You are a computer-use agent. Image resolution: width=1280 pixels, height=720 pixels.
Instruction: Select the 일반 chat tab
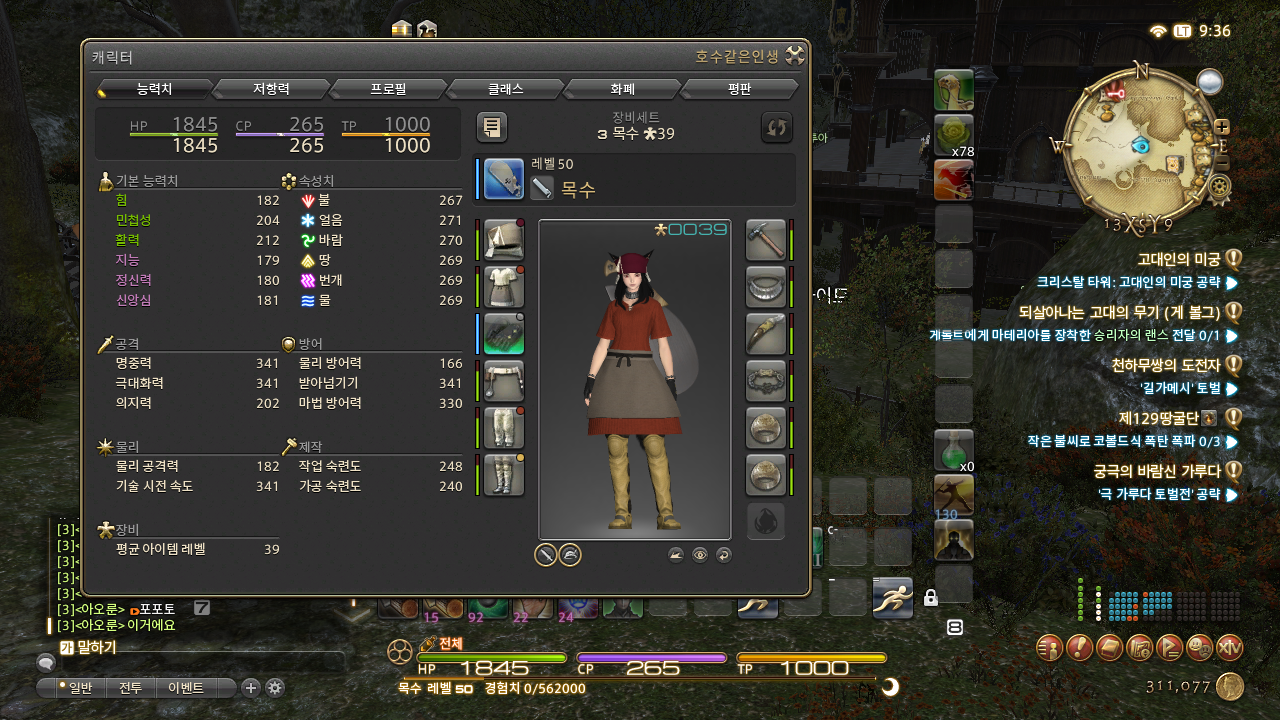click(74, 688)
